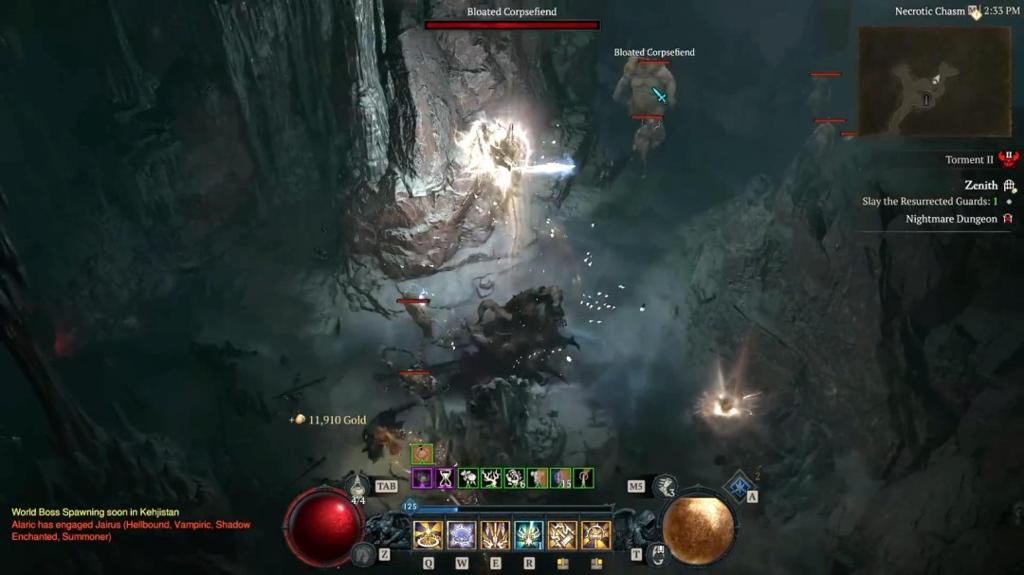Activate the falling golden blades skill

point(495,535)
